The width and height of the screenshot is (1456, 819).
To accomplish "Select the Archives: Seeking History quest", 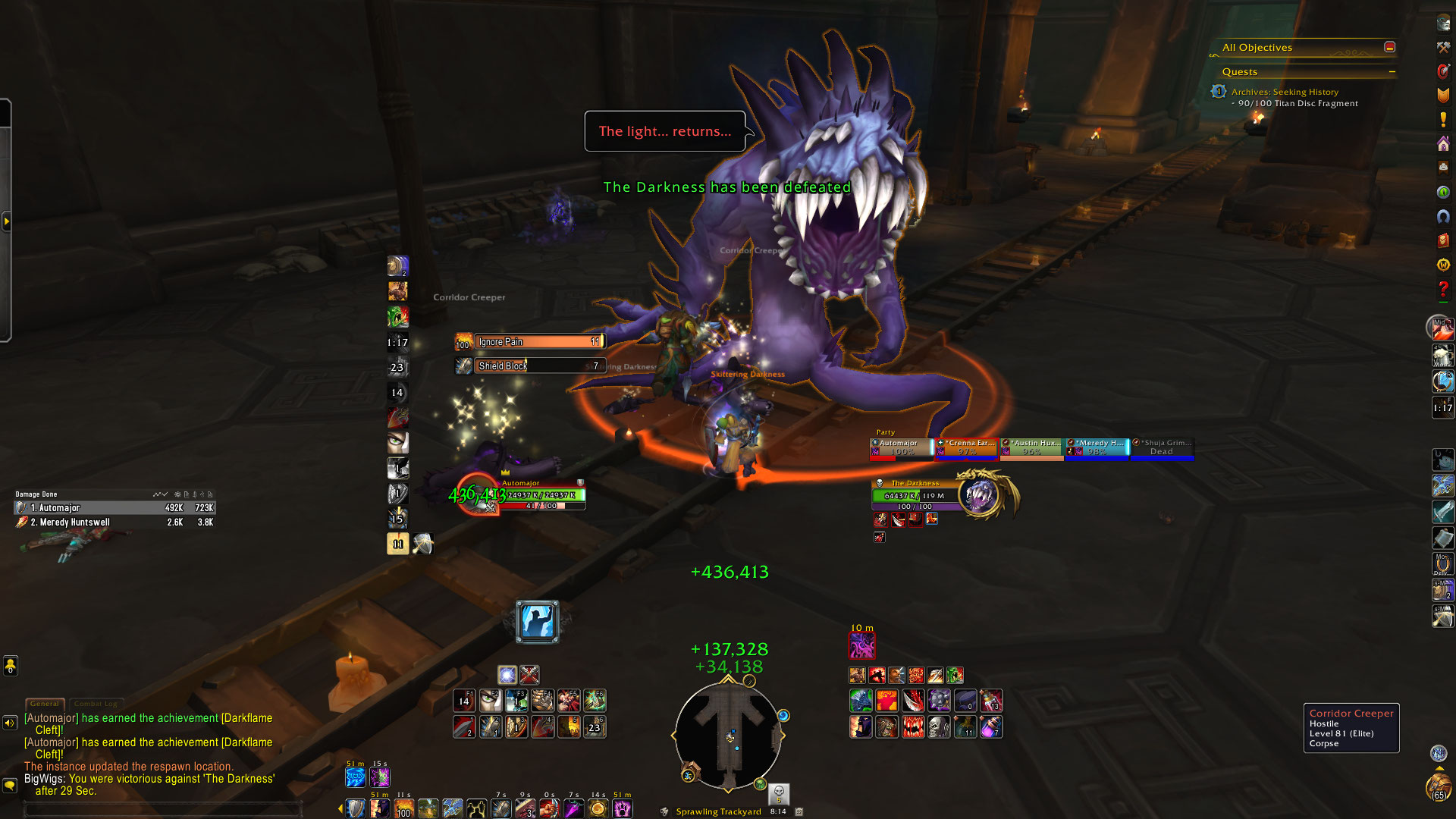I will click(x=1285, y=92).
